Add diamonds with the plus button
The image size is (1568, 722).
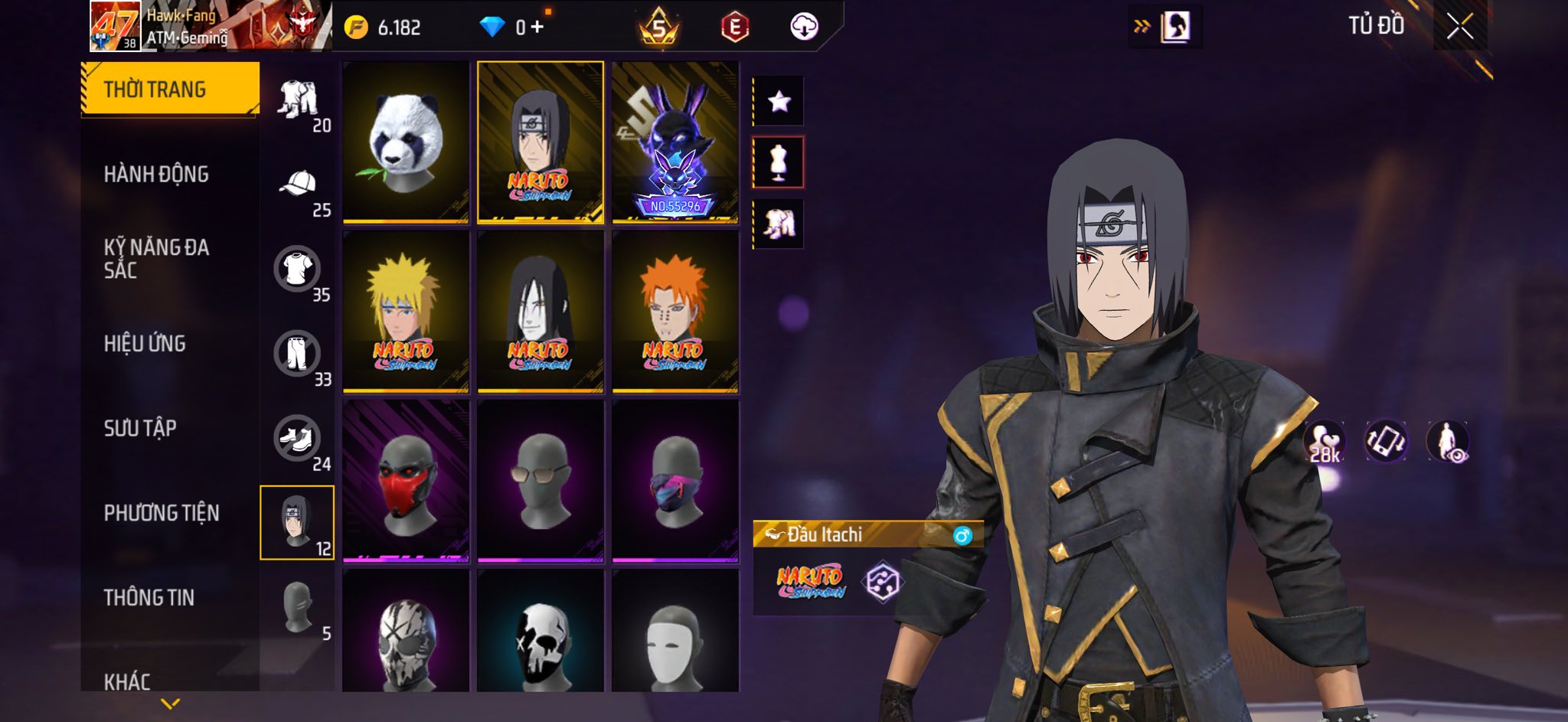click(x=537, y=28)
